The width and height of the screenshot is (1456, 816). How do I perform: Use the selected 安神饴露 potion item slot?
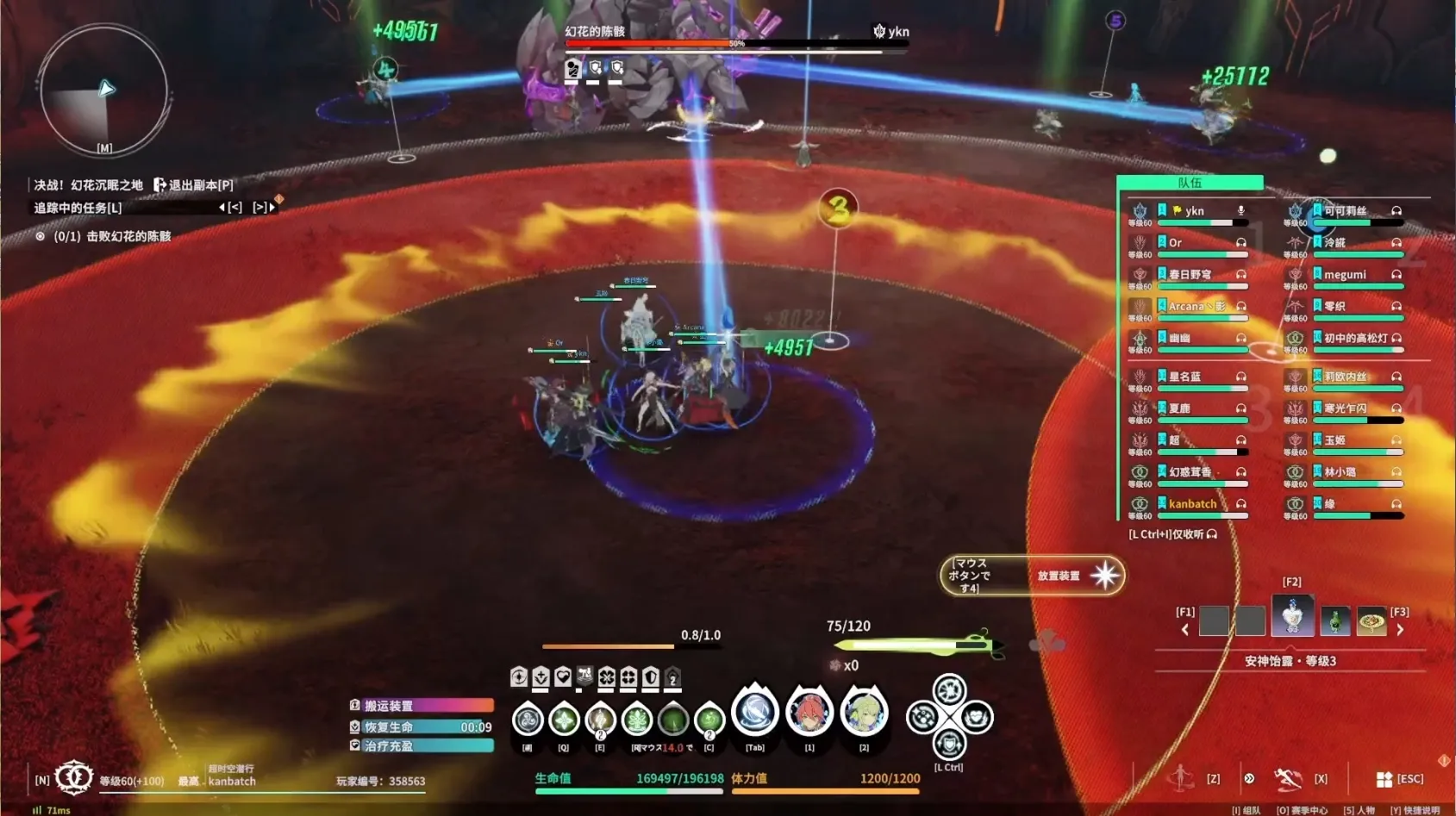point(1292,617)
